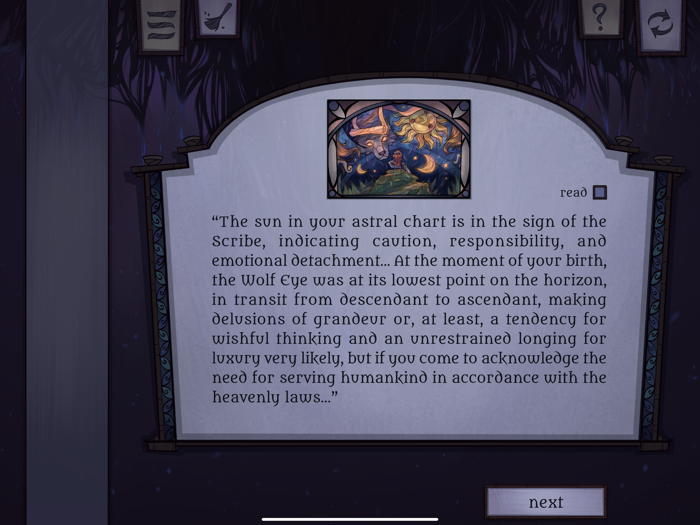Open the three-line menu icon
This screenshot has height=525, width=700.
[x=162, y=21]
